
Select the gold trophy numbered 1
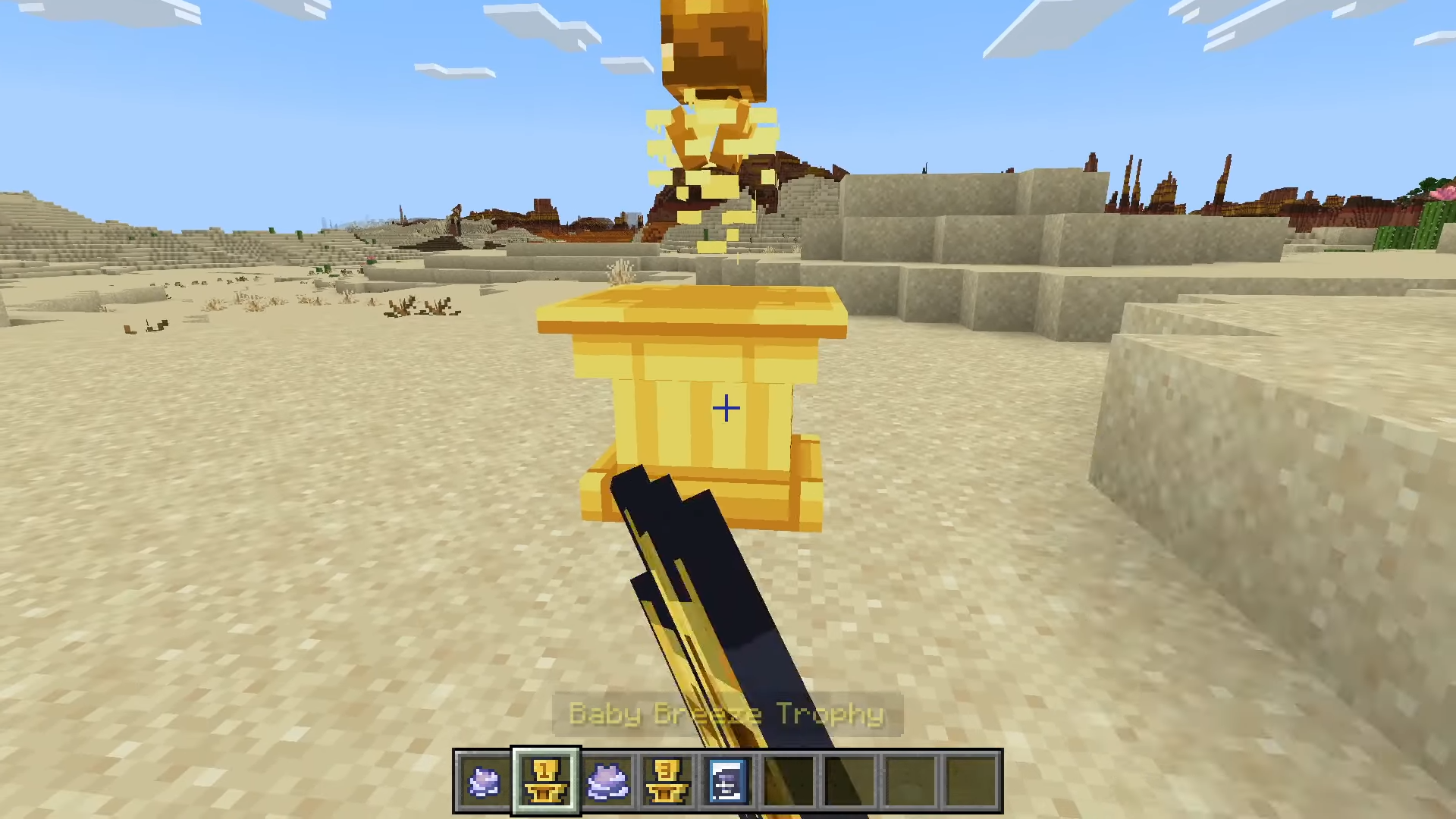point(546,781)
